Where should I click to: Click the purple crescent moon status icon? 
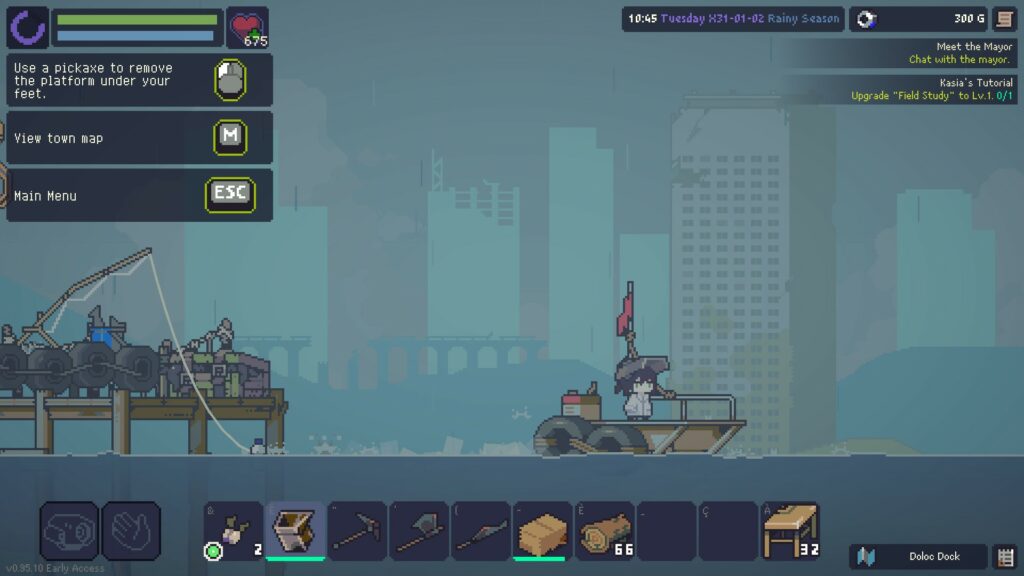click(27, 28)
